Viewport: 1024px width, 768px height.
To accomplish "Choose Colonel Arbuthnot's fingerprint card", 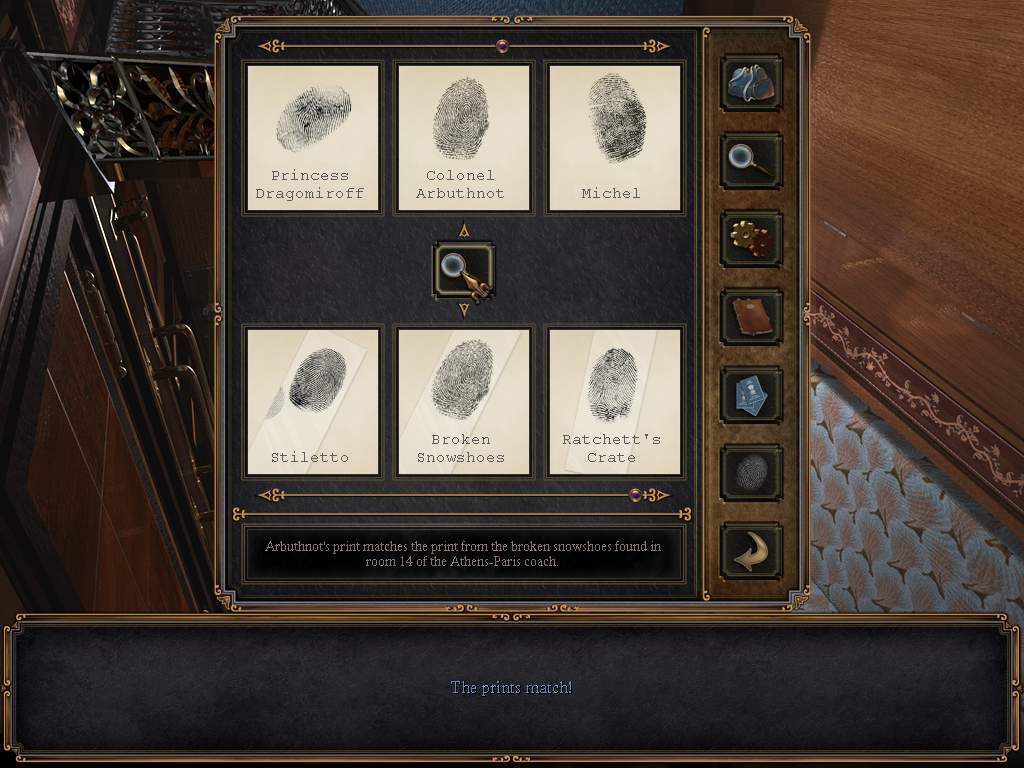I will [463, 138].
